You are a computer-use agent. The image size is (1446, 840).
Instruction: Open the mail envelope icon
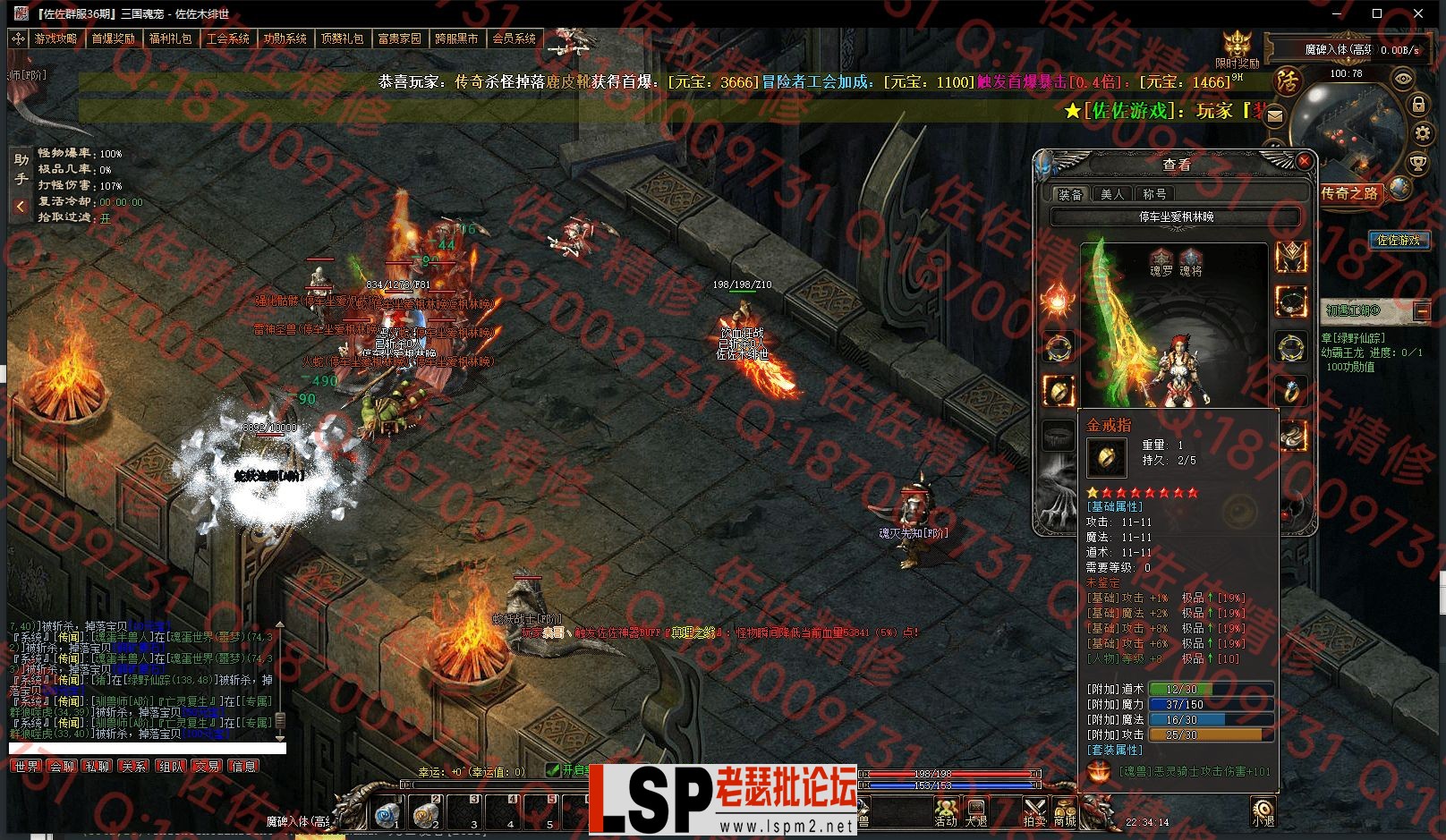1275,115
